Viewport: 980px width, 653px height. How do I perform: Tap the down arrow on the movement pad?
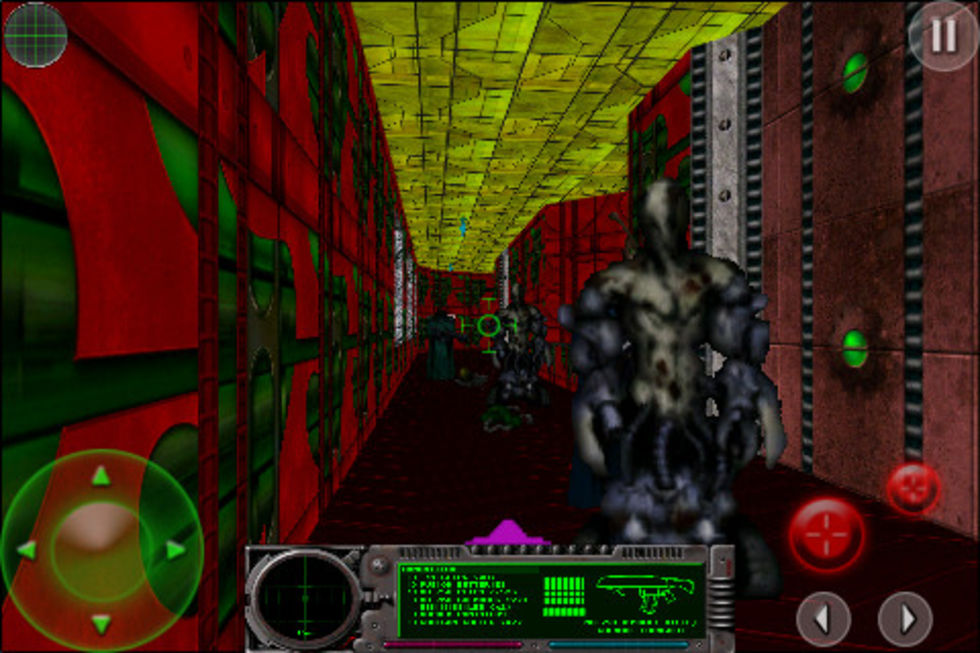[101, 624]
